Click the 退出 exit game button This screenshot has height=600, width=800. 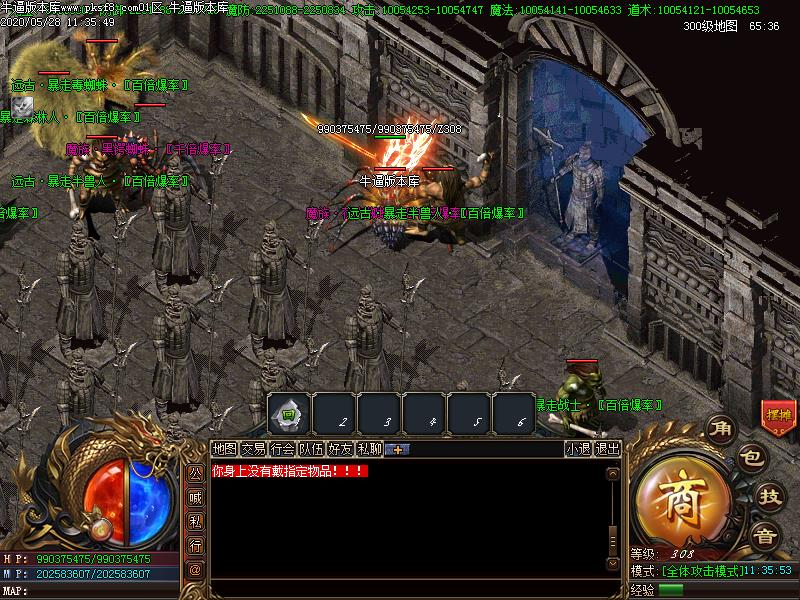click(x=607, y=449)
